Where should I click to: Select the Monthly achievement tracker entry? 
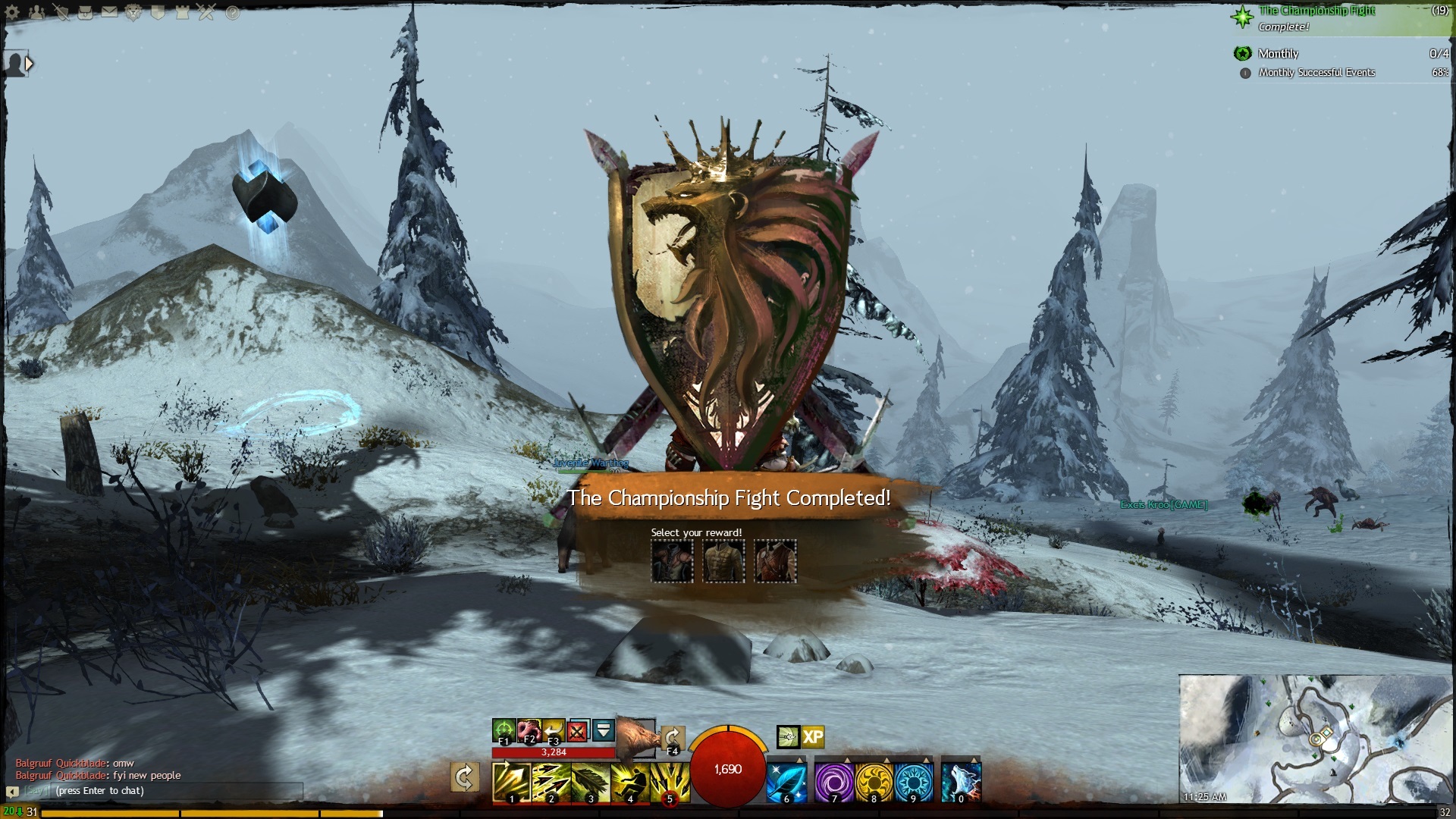point(1279,54)
